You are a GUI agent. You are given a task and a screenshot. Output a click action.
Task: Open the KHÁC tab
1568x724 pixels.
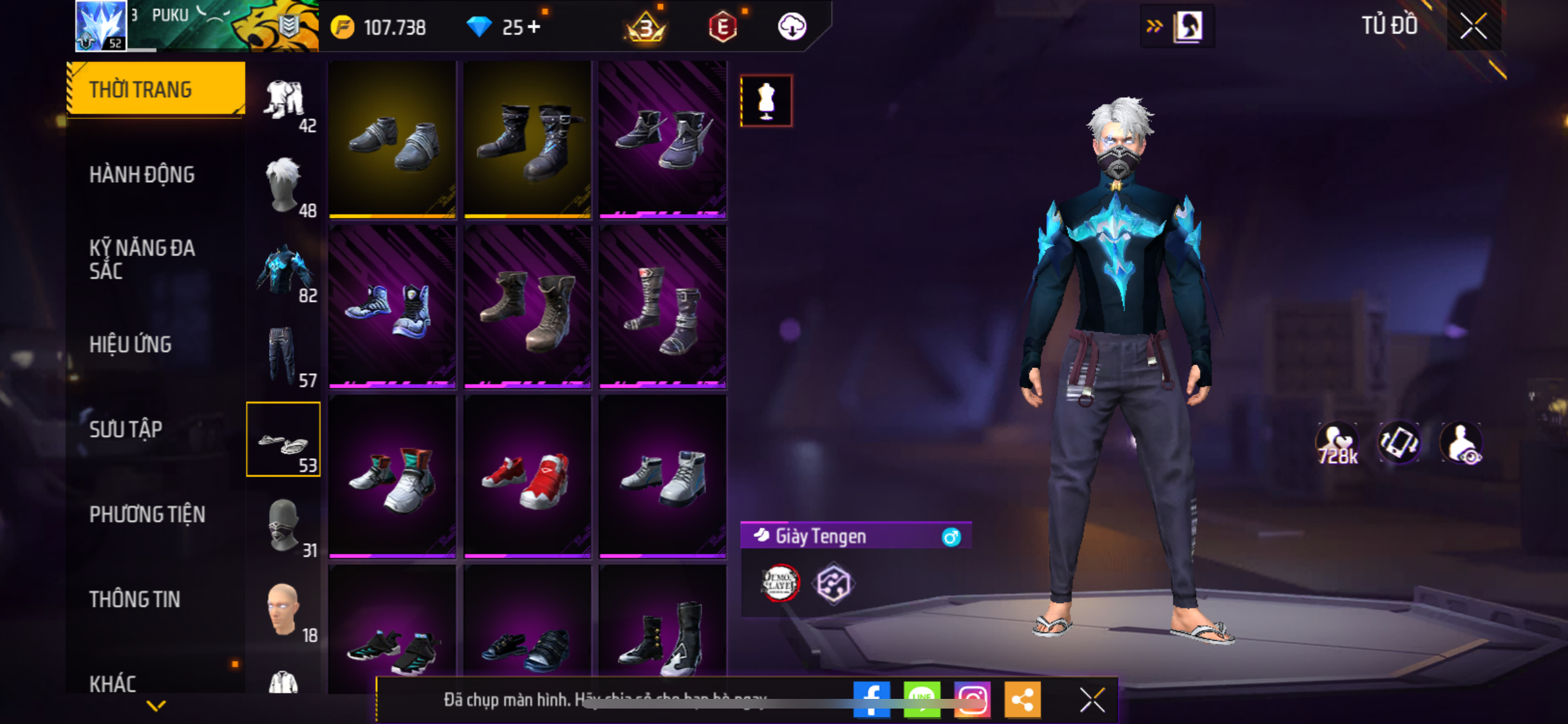[113, 683]
